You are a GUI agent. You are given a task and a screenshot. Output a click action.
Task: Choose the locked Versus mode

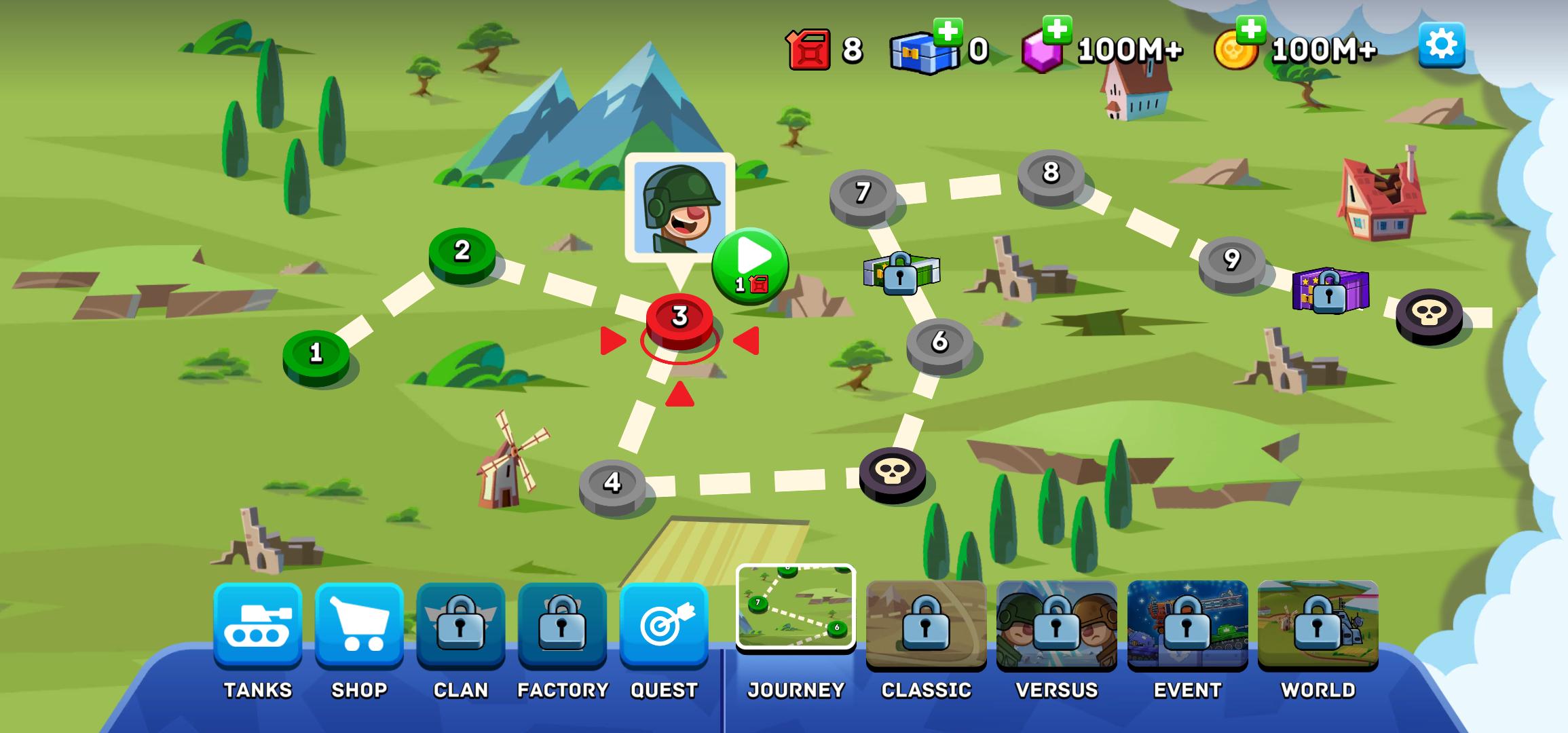coord(1056,624)
